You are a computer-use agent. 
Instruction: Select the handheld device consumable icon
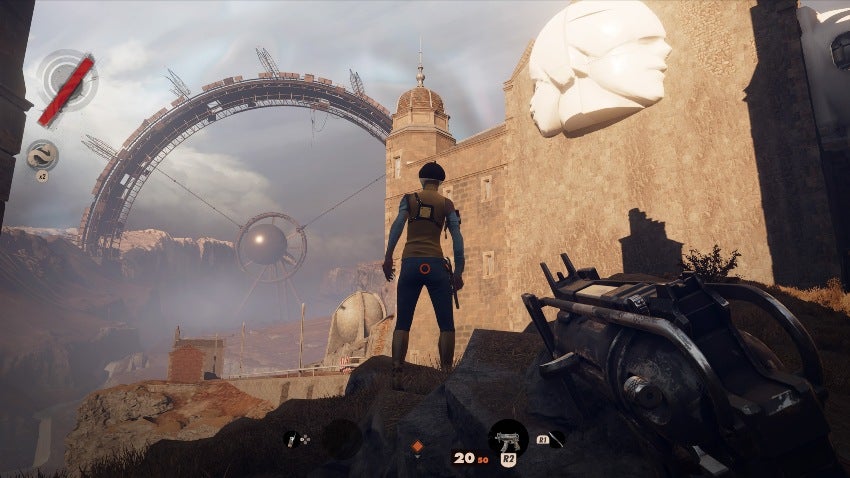(292, 438)
